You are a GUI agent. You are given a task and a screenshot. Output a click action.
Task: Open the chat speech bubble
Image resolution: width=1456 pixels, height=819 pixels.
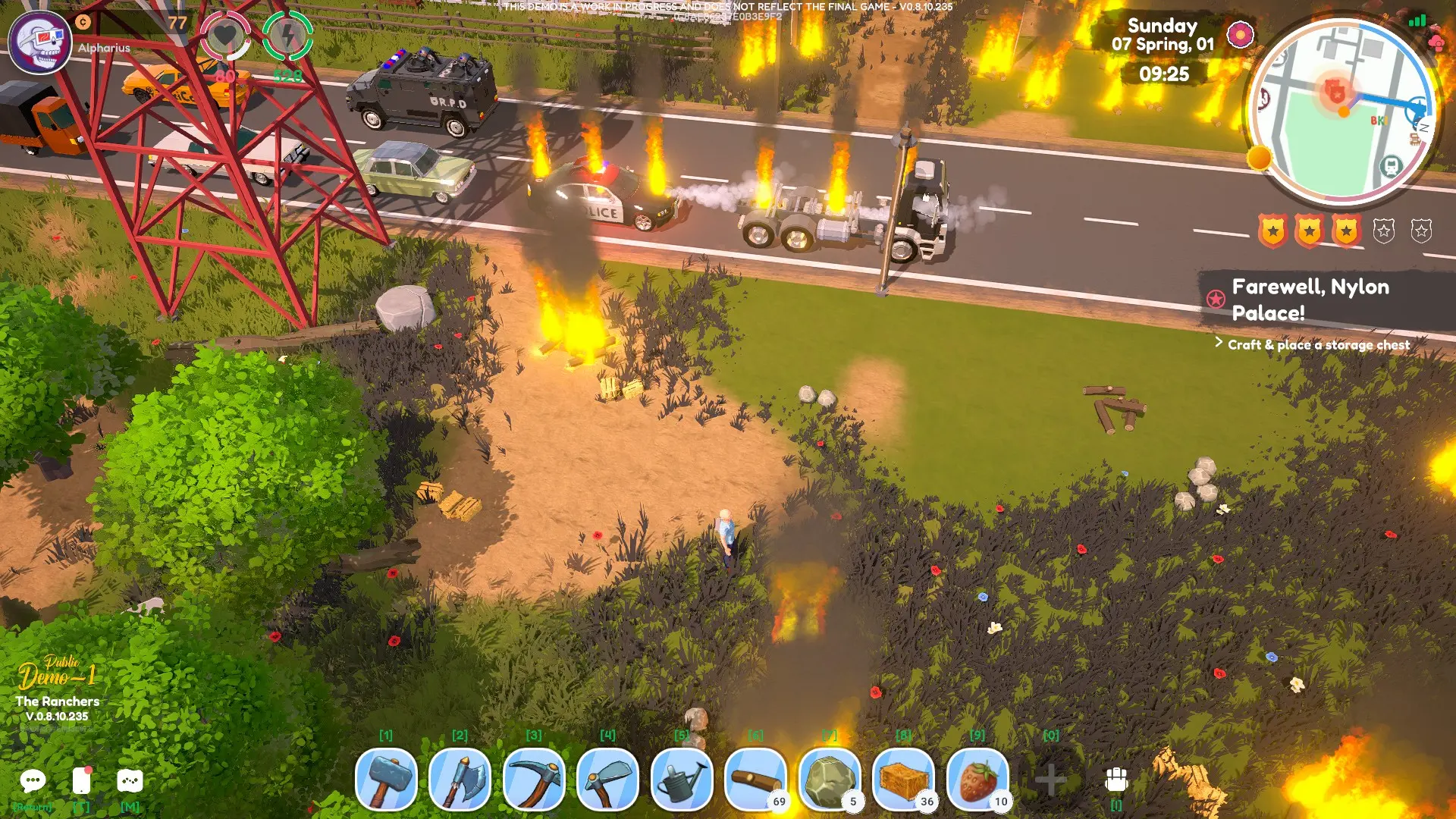pos(33,781)
